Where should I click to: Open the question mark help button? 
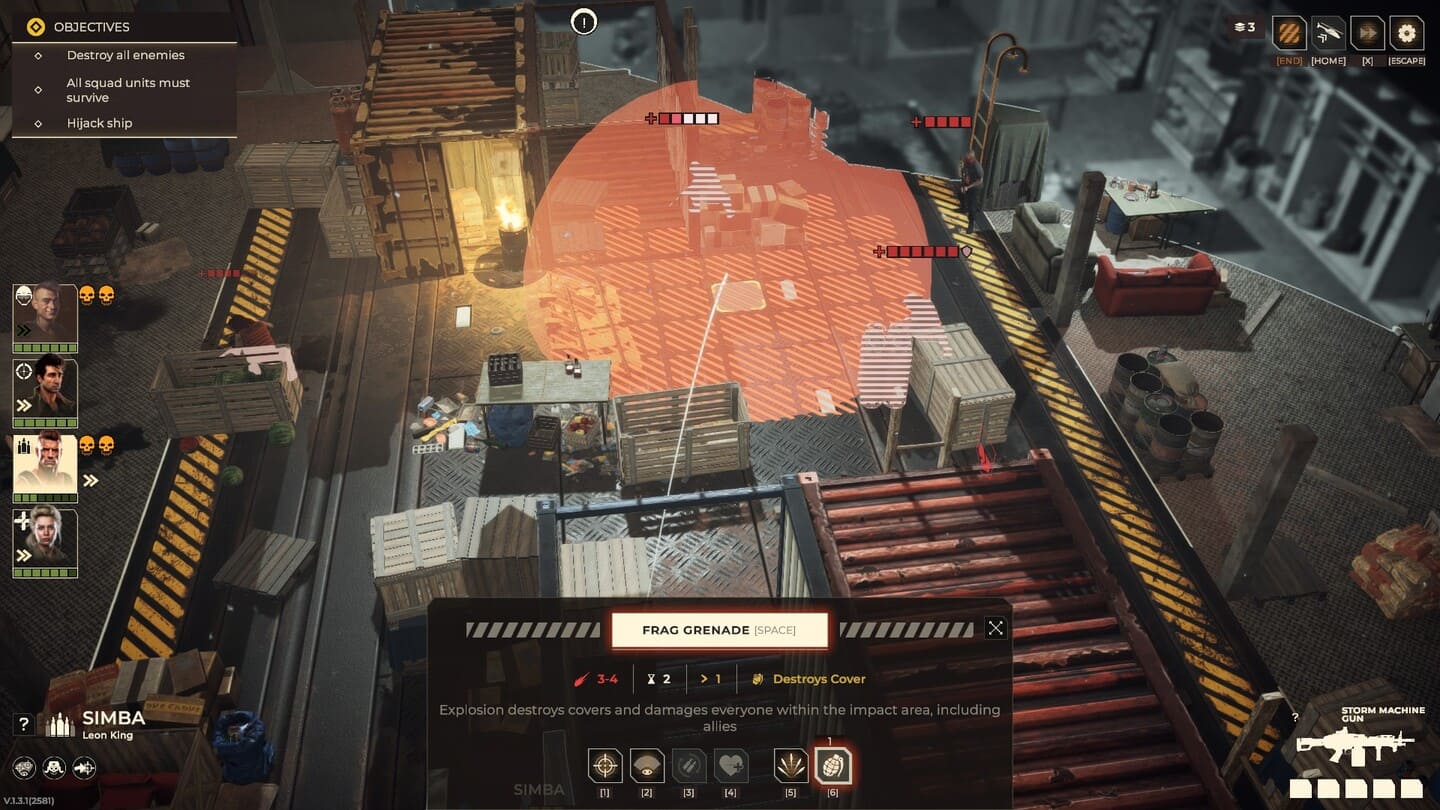(24, 724)
